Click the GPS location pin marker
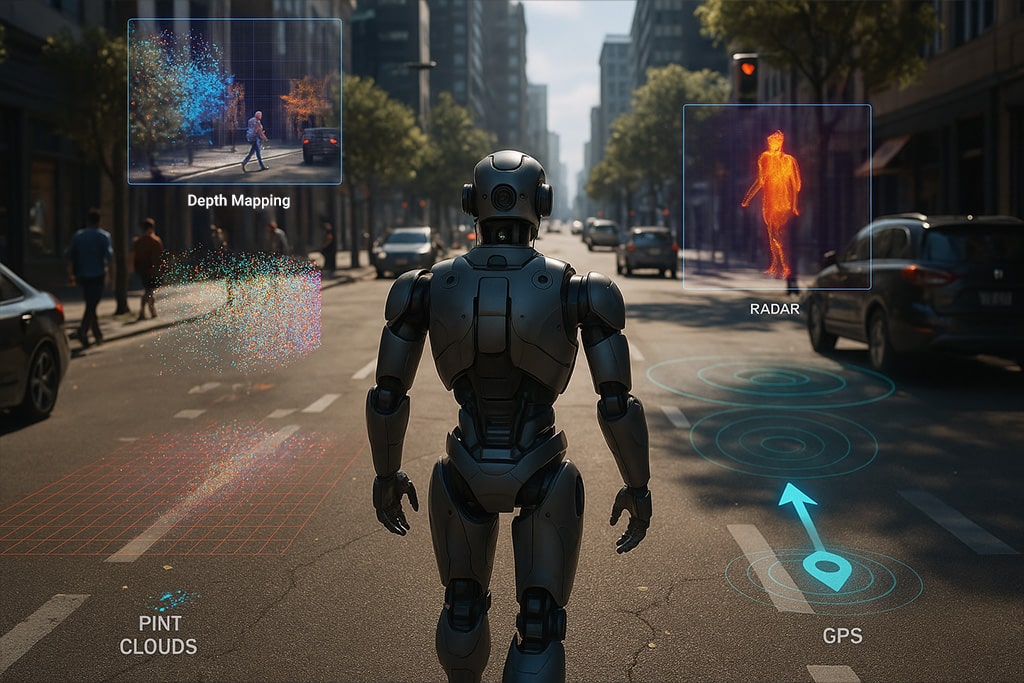 click(x=826, y=570)
